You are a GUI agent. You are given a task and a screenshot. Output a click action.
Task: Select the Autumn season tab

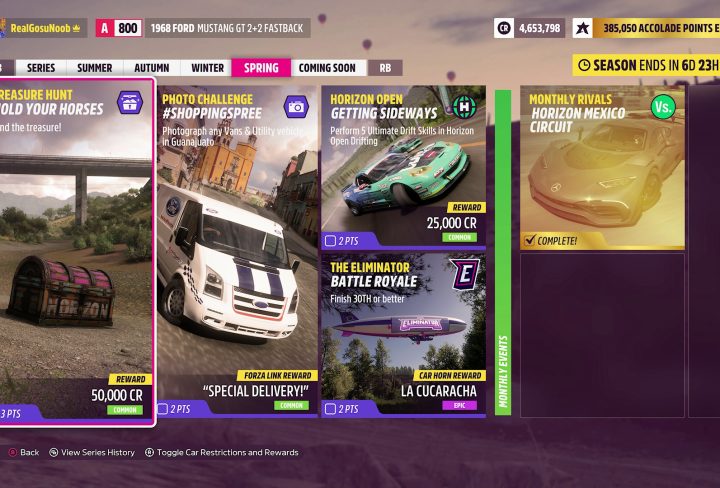(x=151, y=68)
